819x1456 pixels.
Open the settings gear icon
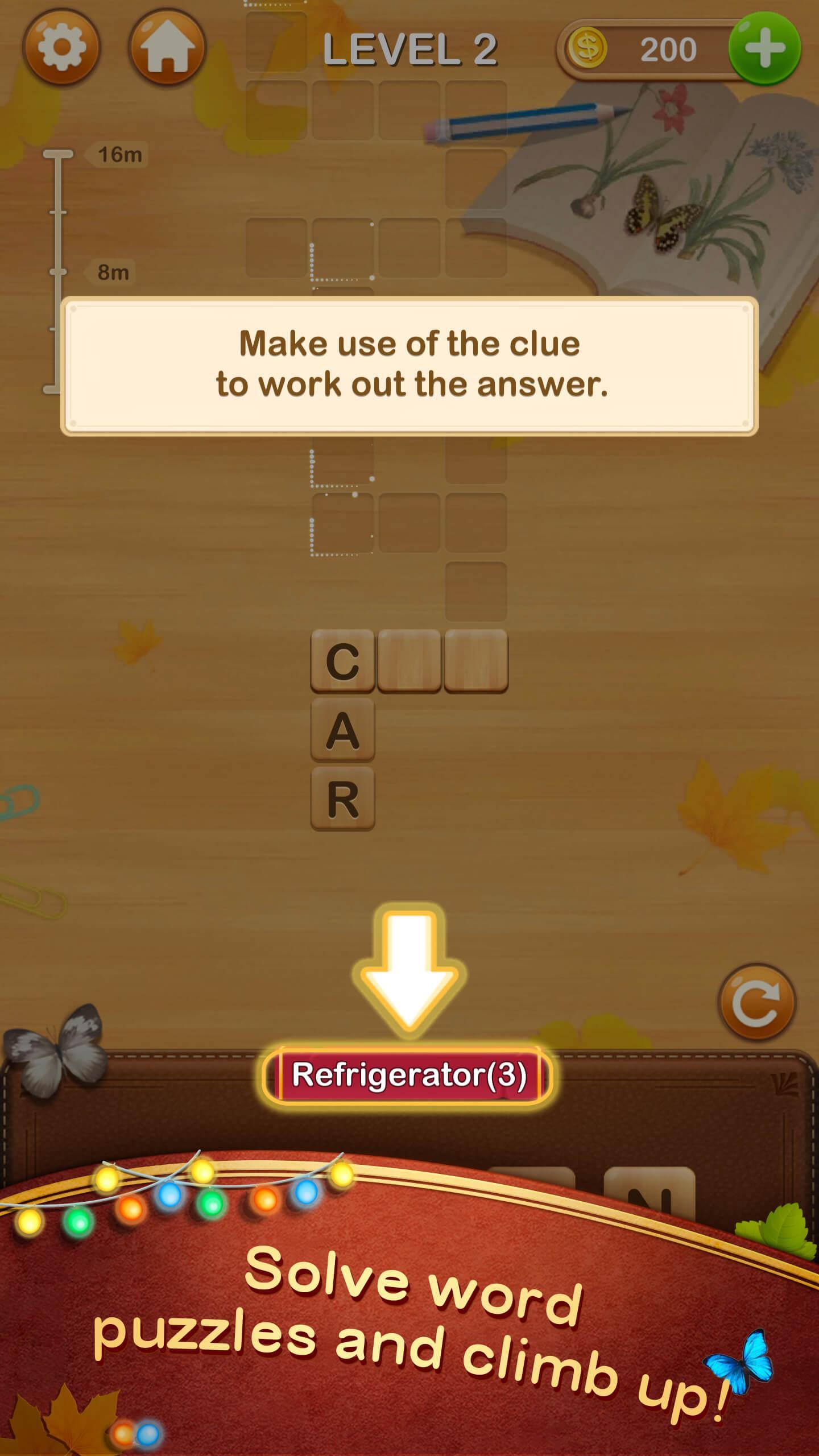pyautogui.click(x=63, y=47)
